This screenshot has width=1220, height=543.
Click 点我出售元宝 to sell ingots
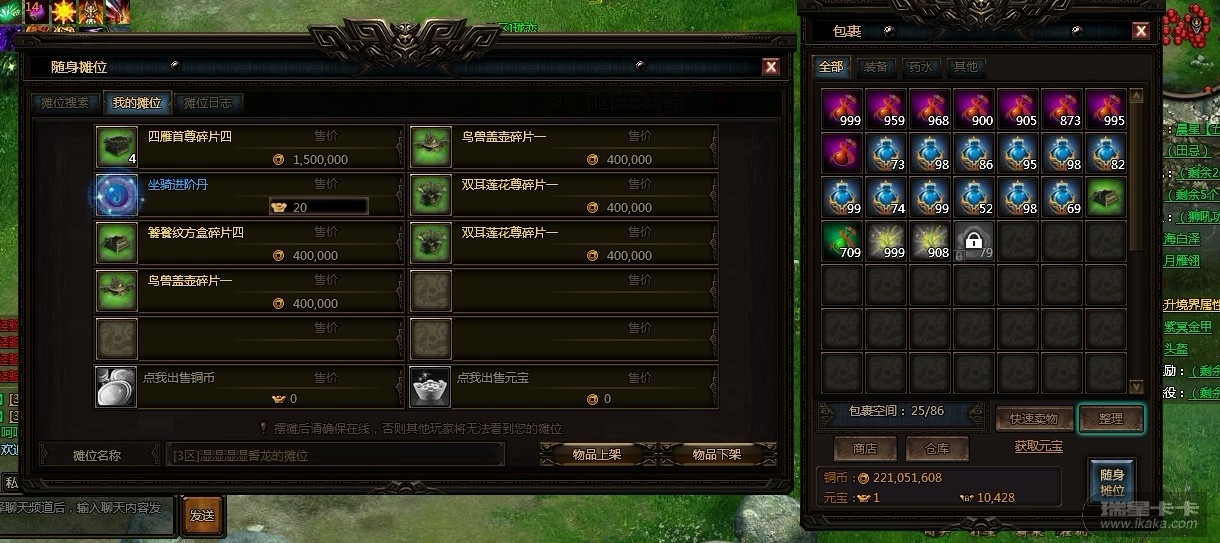pos(564,387)
